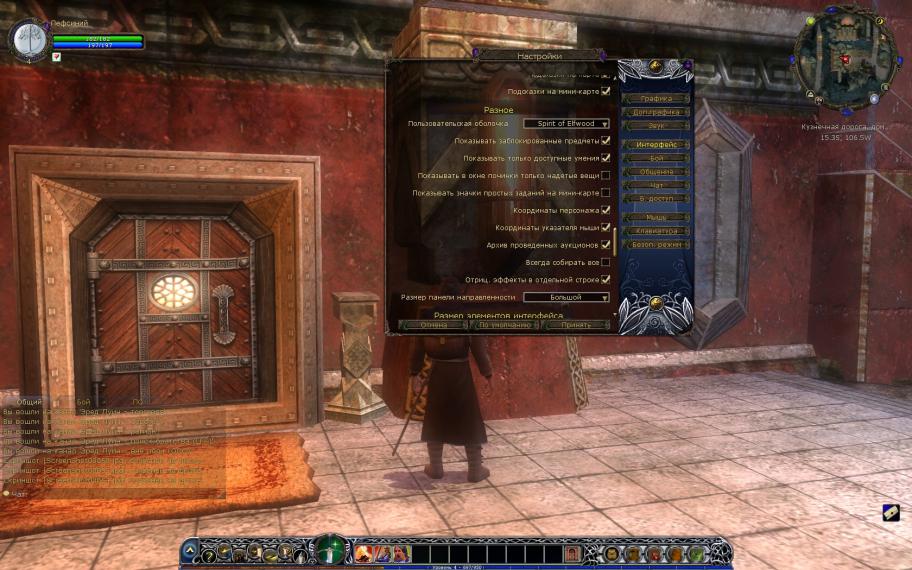Image resolution: width=912 pixels, height=570 pixels.
Task: Go to the Общение settings section
Action: click(x=655, y=172)
